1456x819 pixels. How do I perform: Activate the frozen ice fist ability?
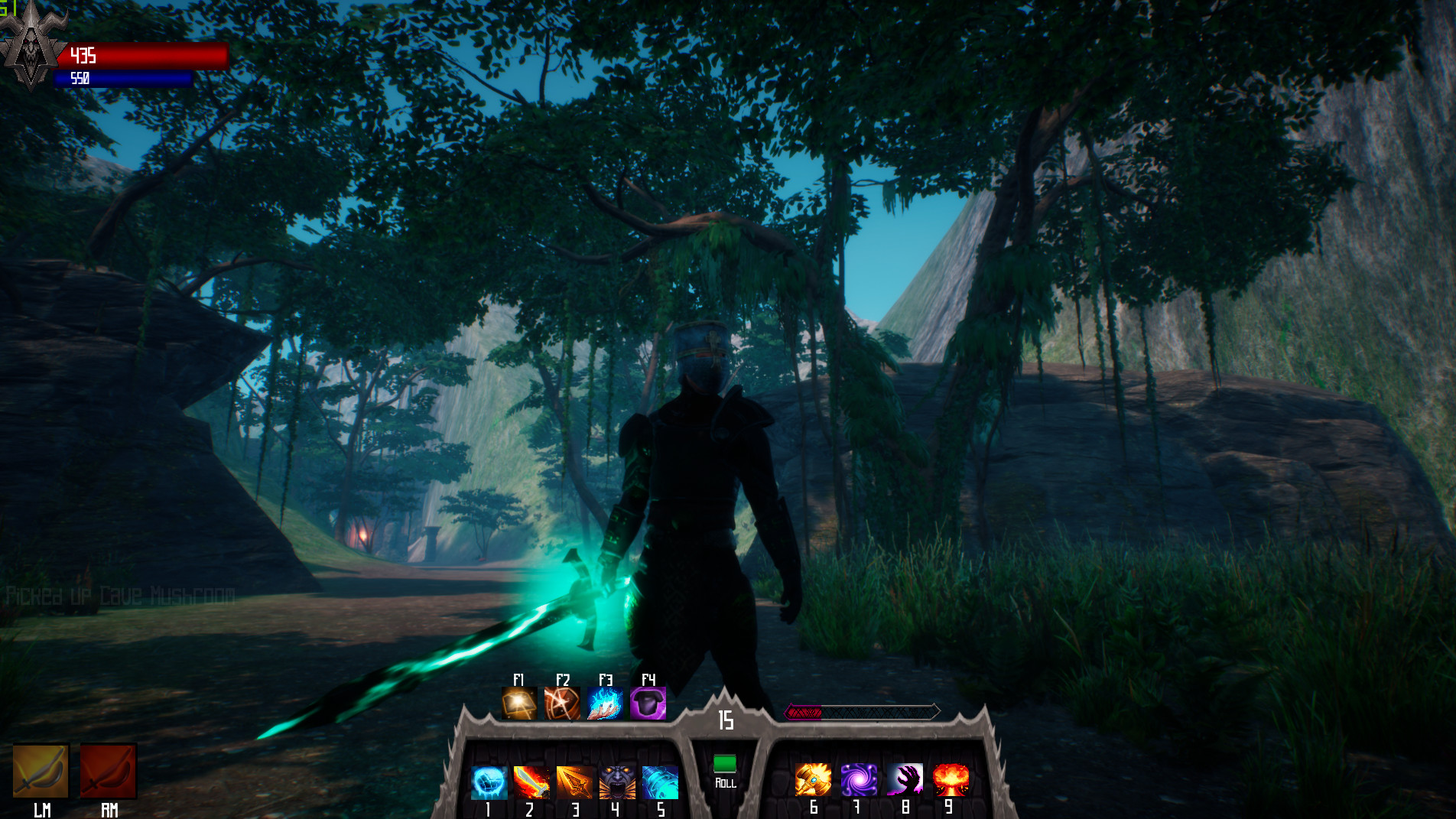click(x=488, y=782)
